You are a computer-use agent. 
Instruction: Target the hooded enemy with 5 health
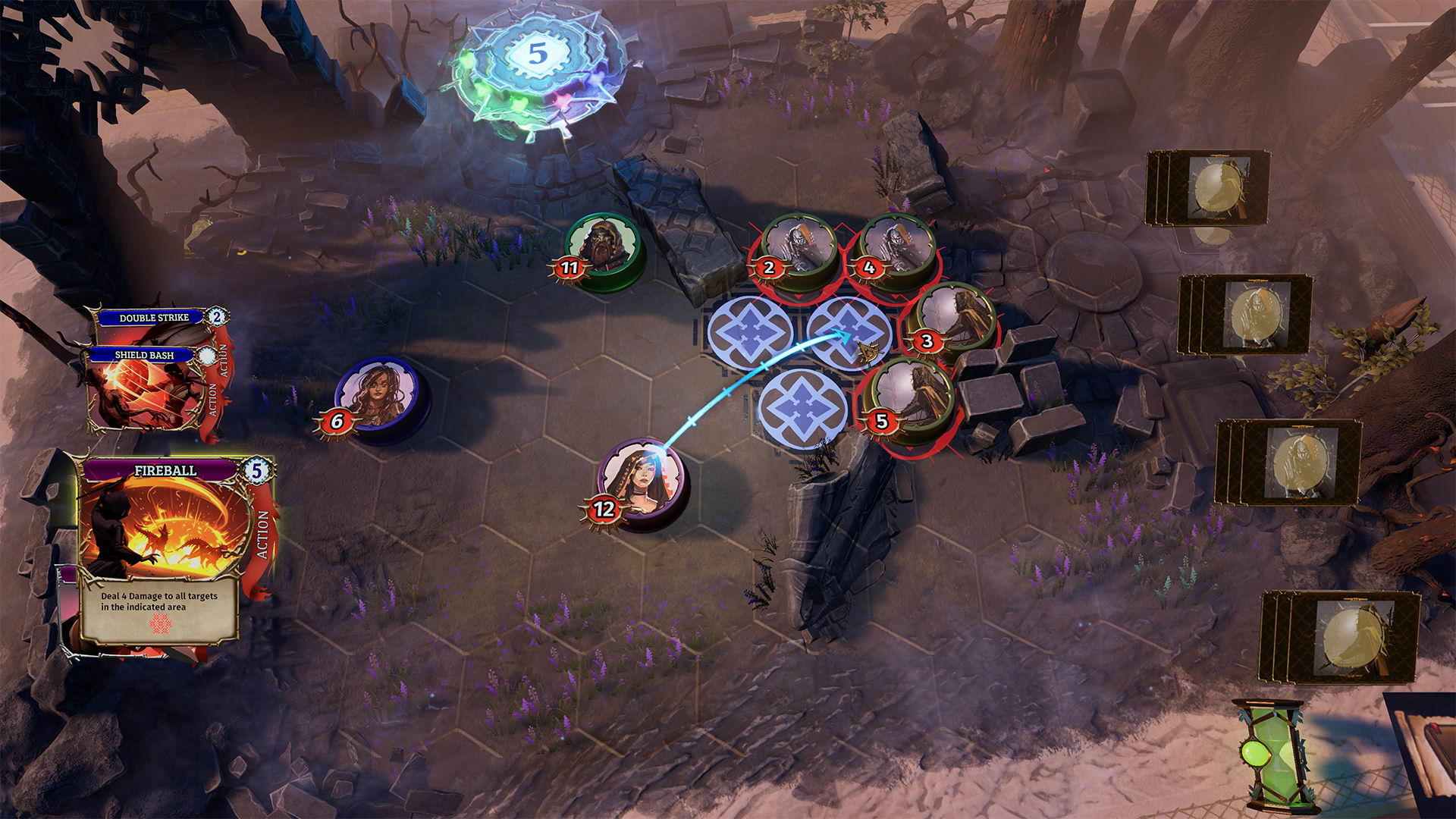pos(908,397)
